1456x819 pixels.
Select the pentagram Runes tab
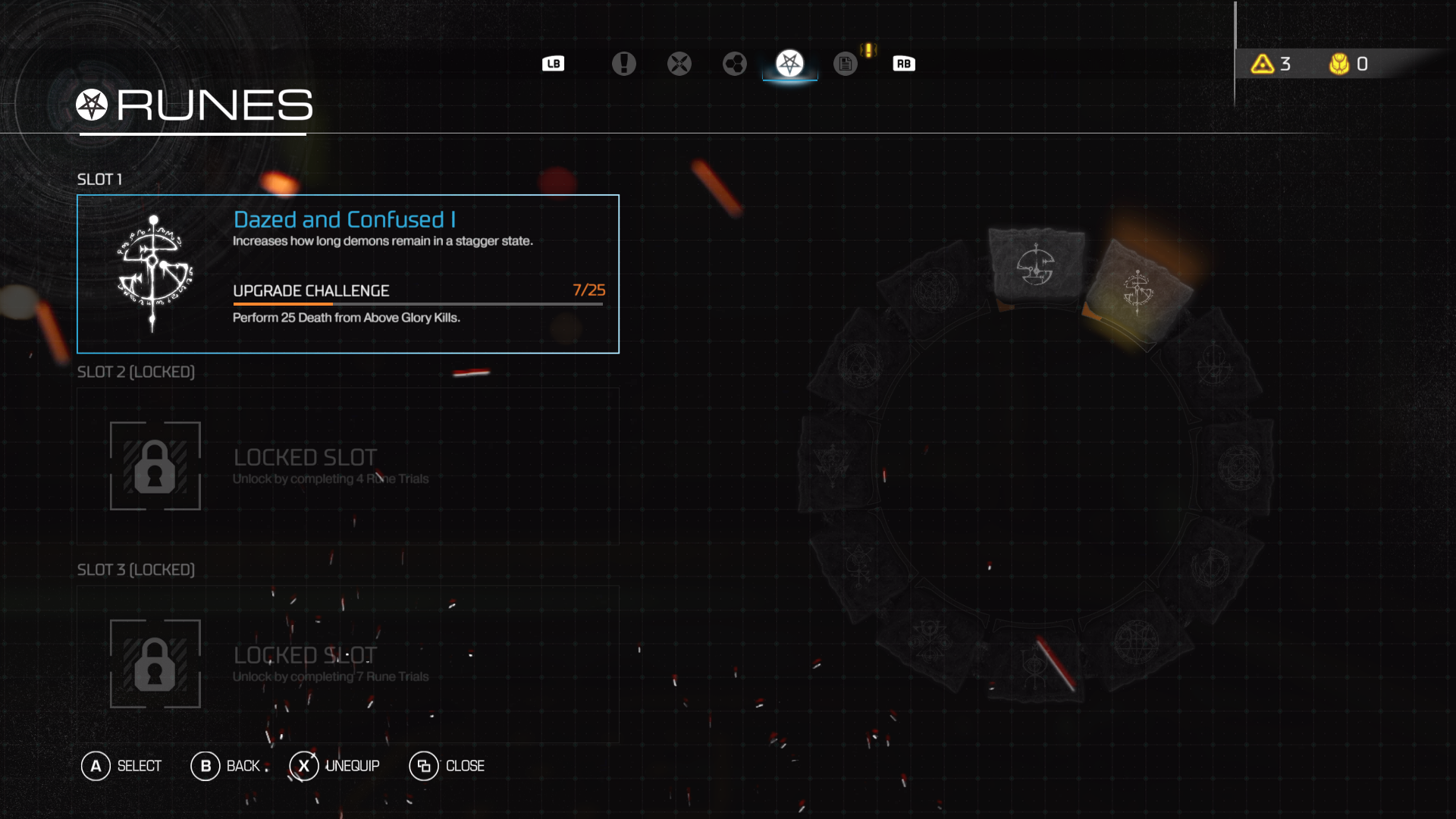coord(789,64)
